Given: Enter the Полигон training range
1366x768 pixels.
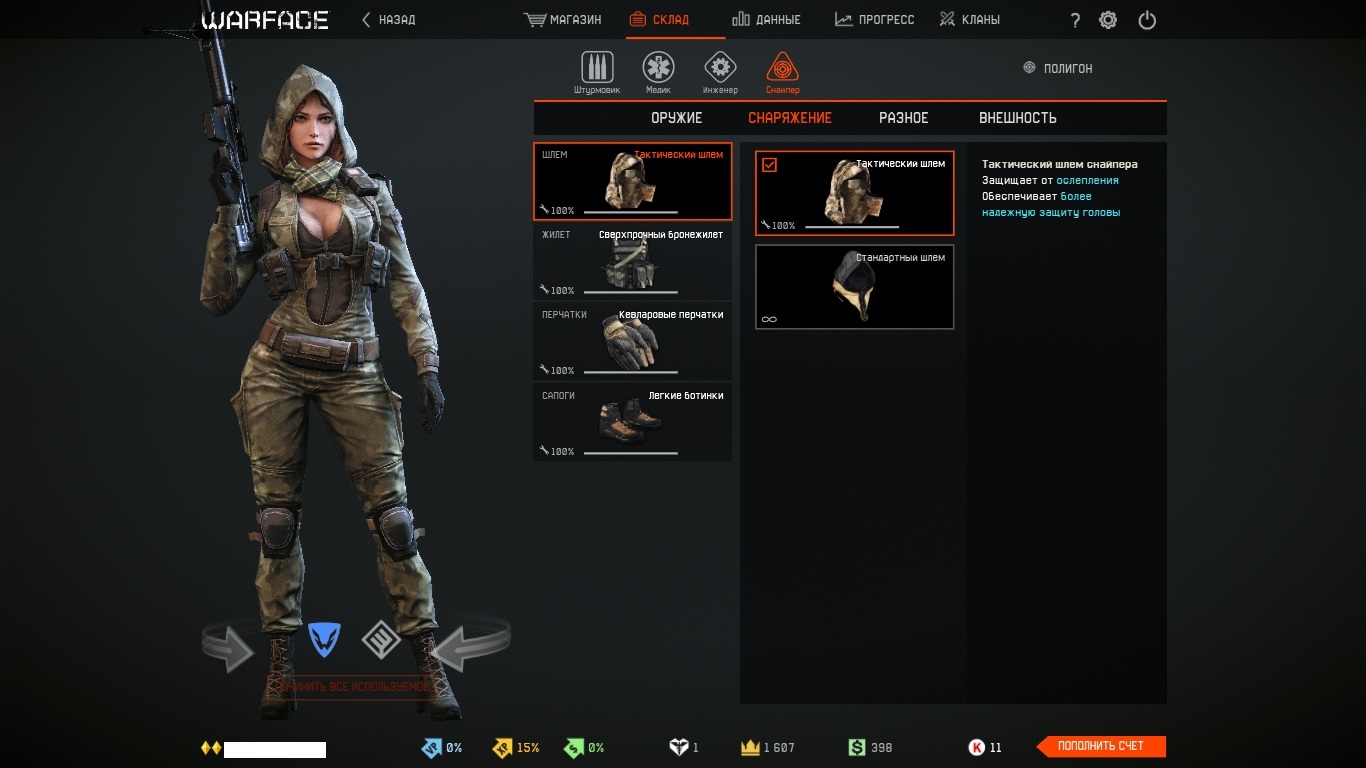Looking at the screenshot, I should click(1058, 68).
